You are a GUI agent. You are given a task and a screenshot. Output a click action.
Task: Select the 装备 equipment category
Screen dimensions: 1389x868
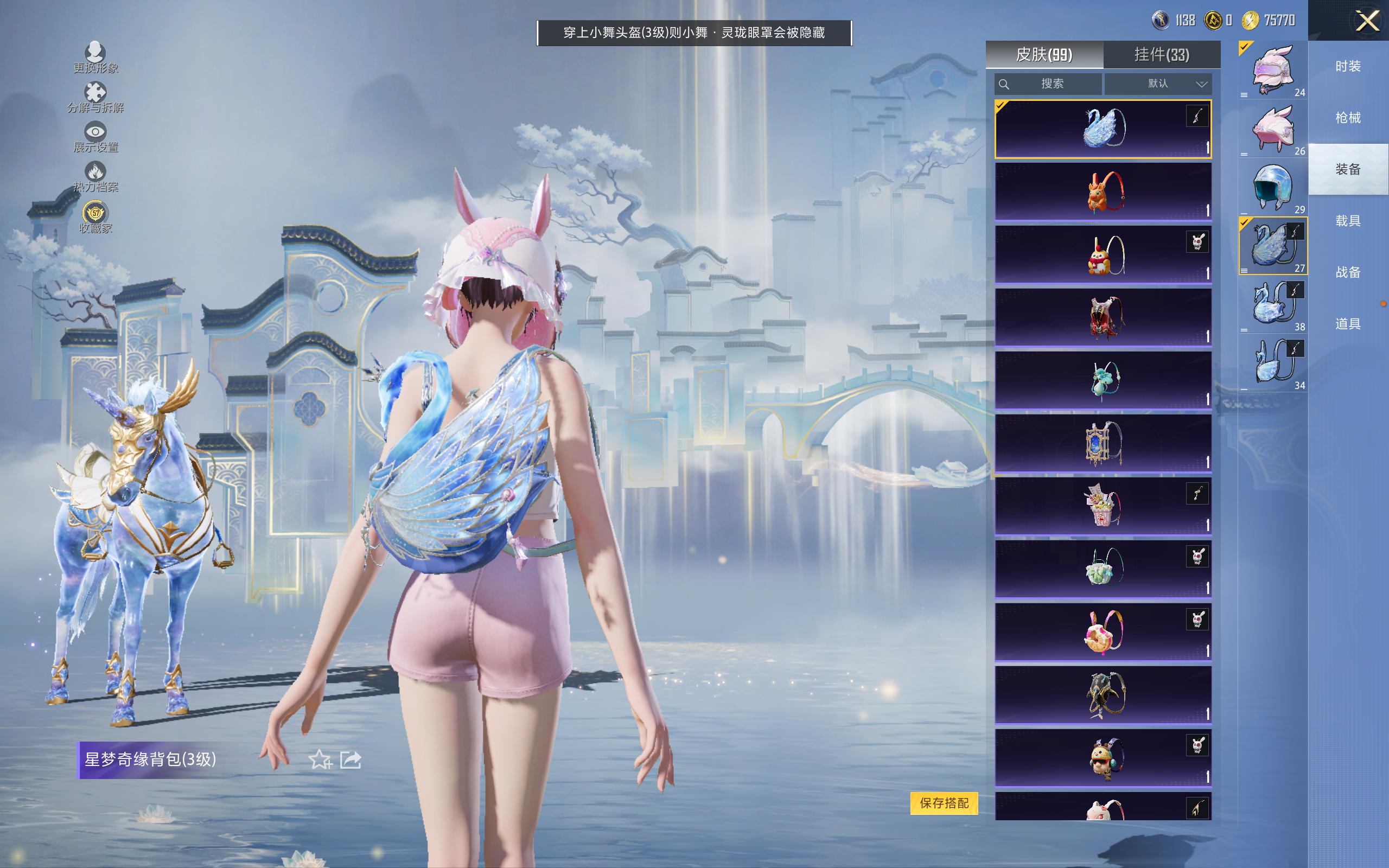point(1348,169)
